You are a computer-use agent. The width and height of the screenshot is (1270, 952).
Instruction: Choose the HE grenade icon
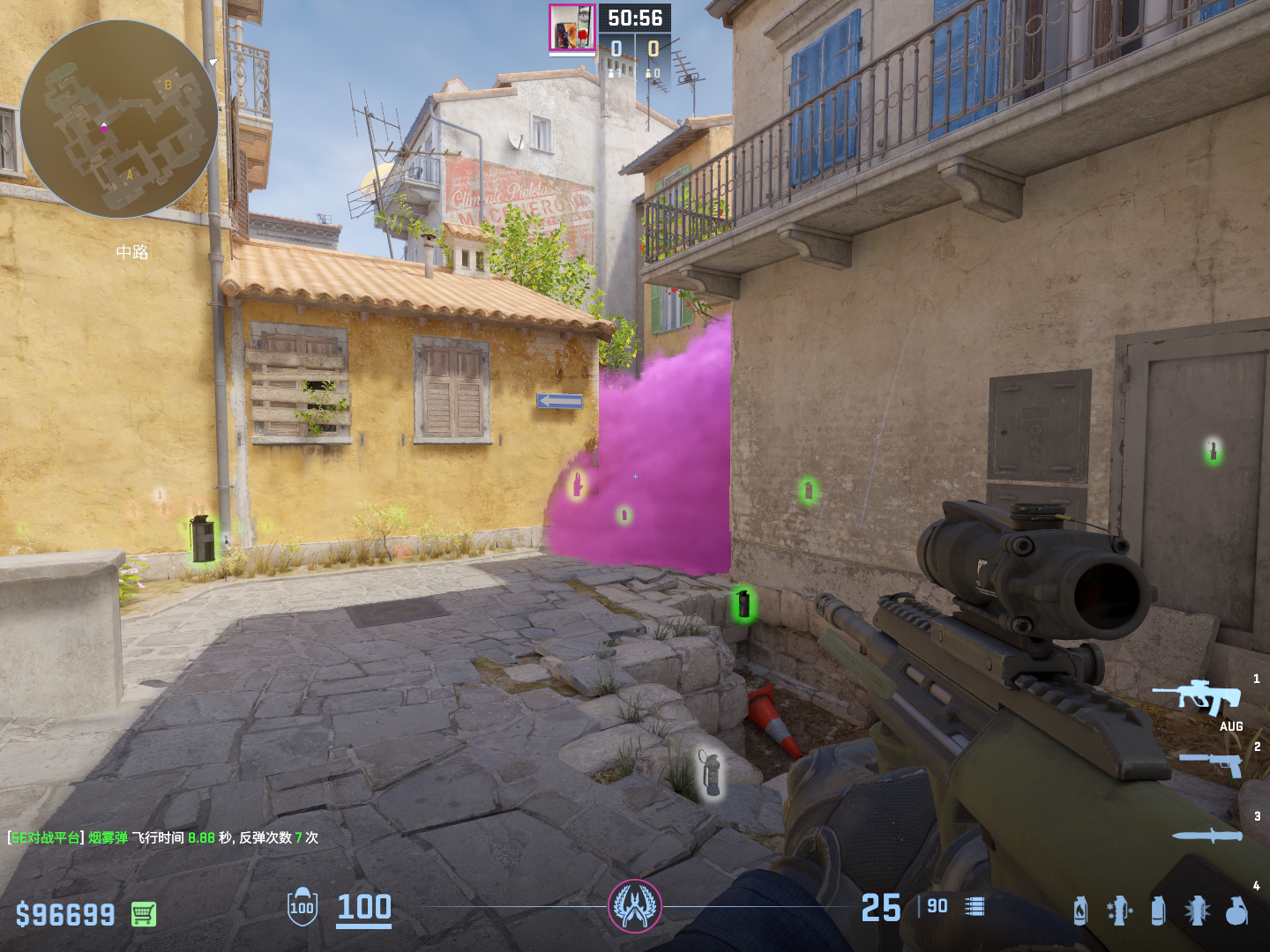click(1236, 911)
